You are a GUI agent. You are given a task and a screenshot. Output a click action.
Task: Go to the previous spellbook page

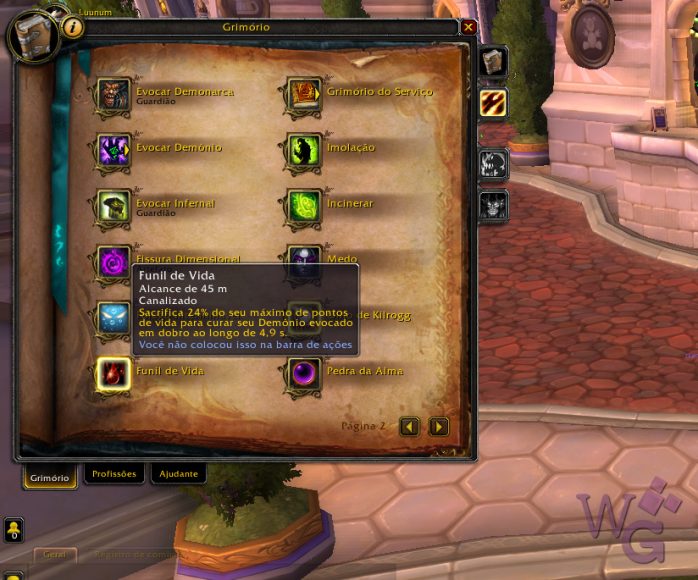(409, 426)
